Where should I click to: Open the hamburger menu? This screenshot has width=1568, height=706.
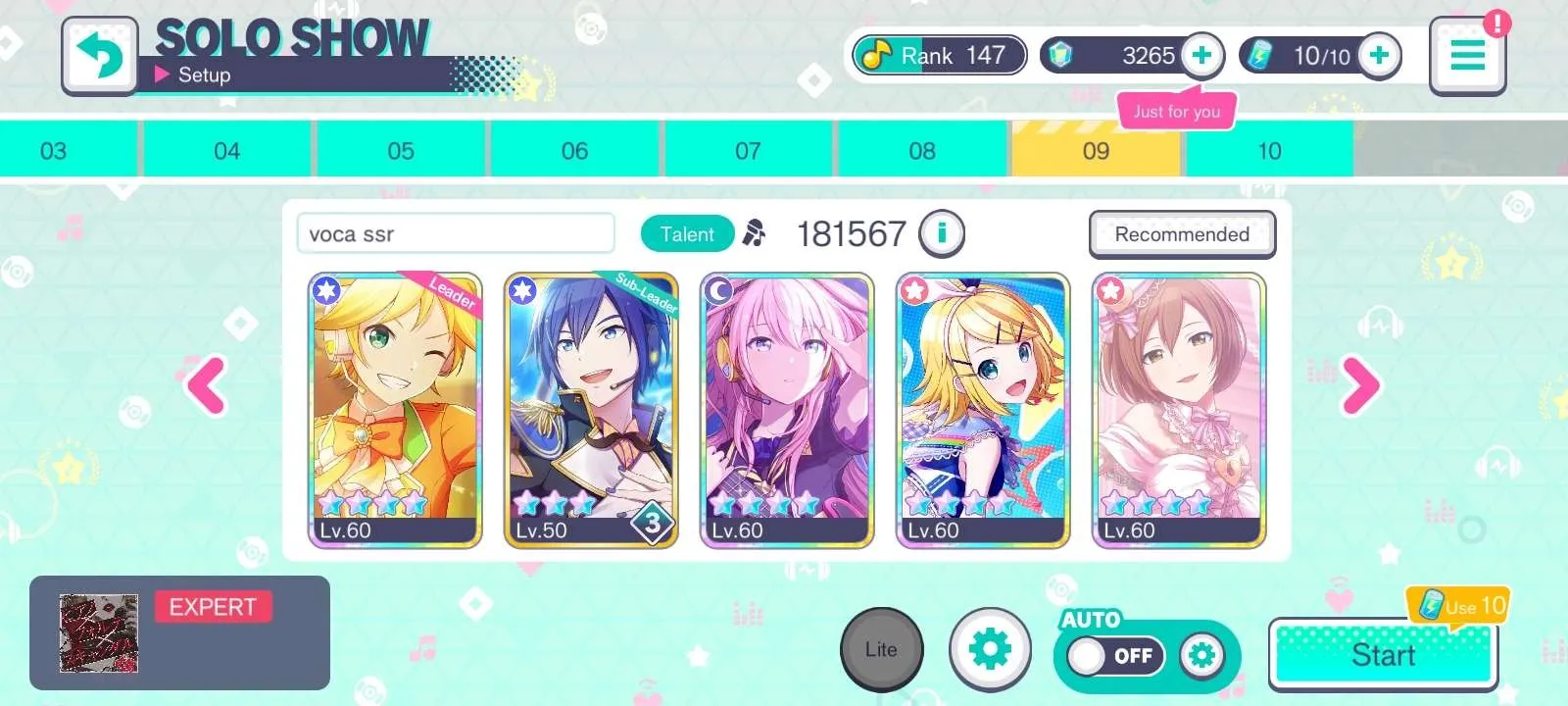click(x=1466, y=56)
